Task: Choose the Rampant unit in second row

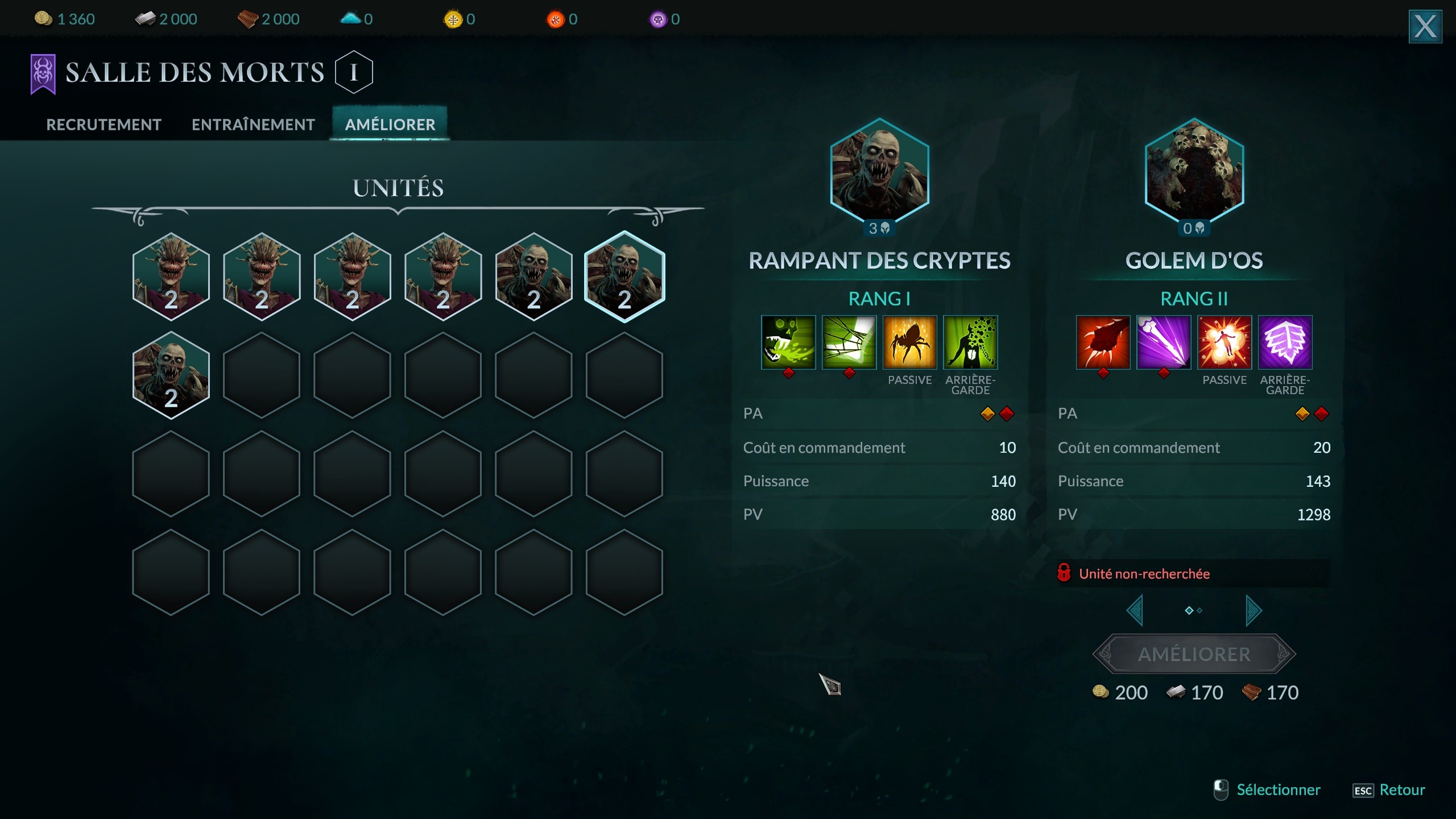Action: (171, 375)
